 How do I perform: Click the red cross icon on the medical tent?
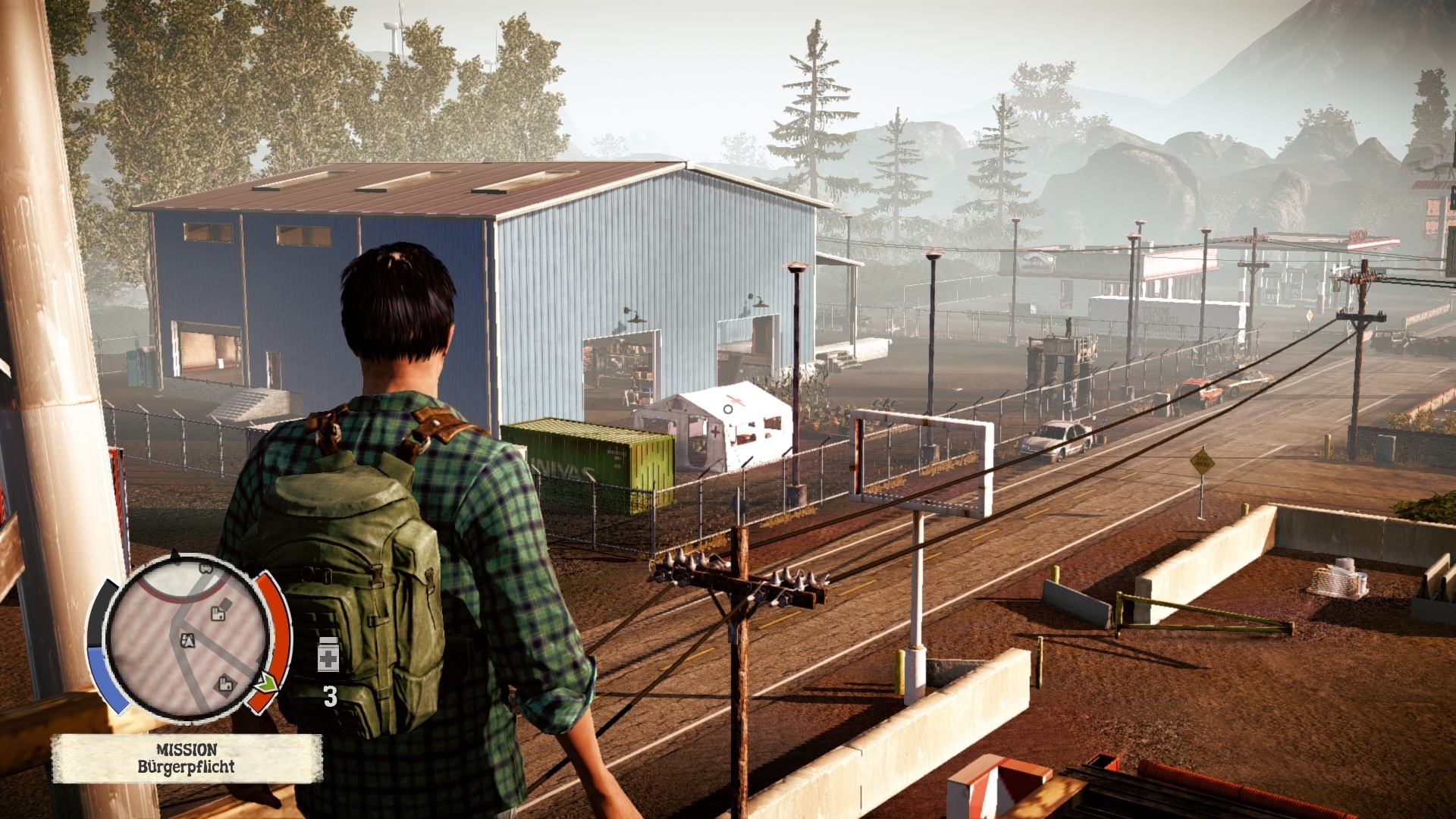[x=715, y=431]
